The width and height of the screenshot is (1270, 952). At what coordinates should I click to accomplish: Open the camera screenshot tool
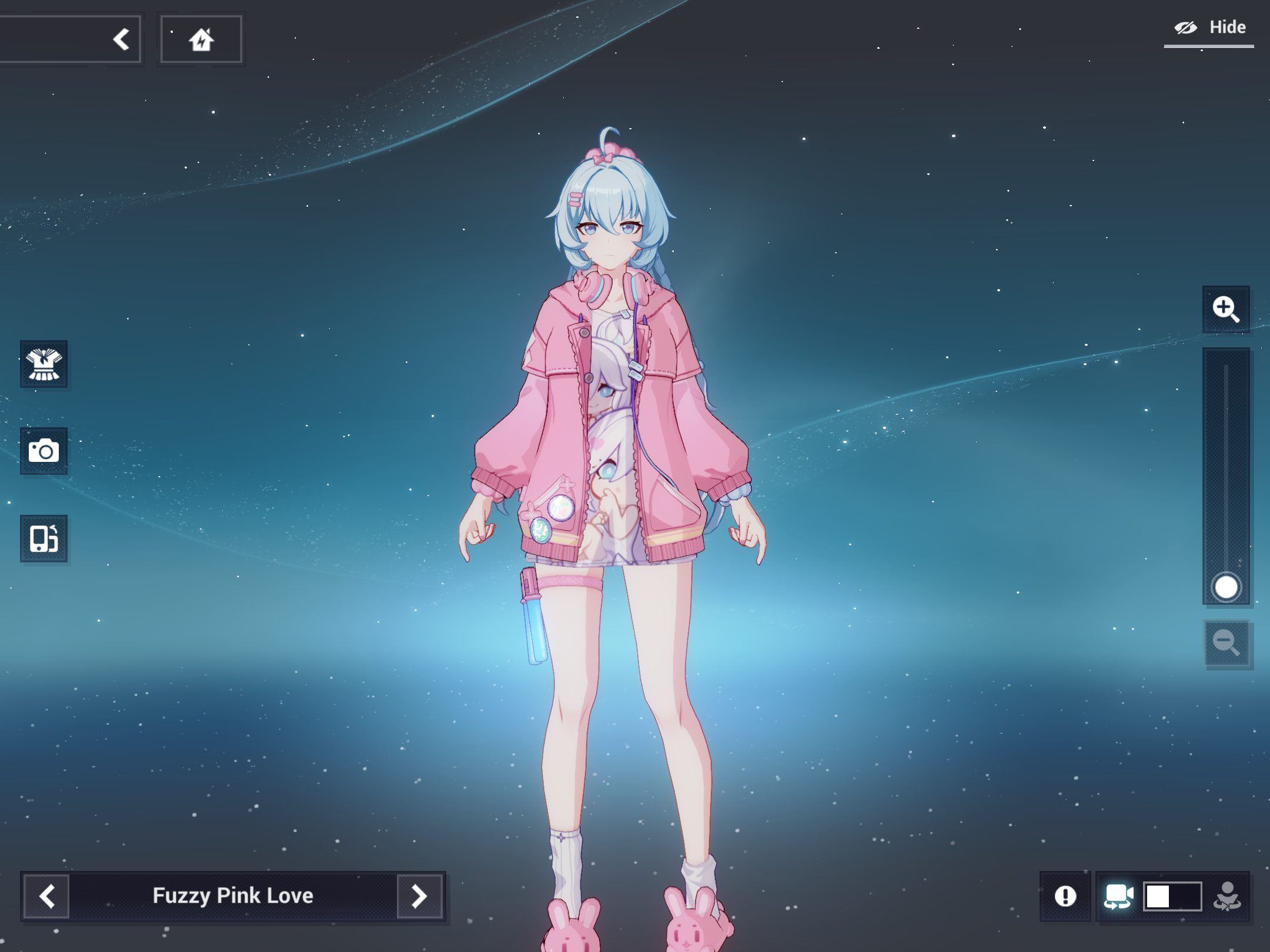[x=44, y=451]
